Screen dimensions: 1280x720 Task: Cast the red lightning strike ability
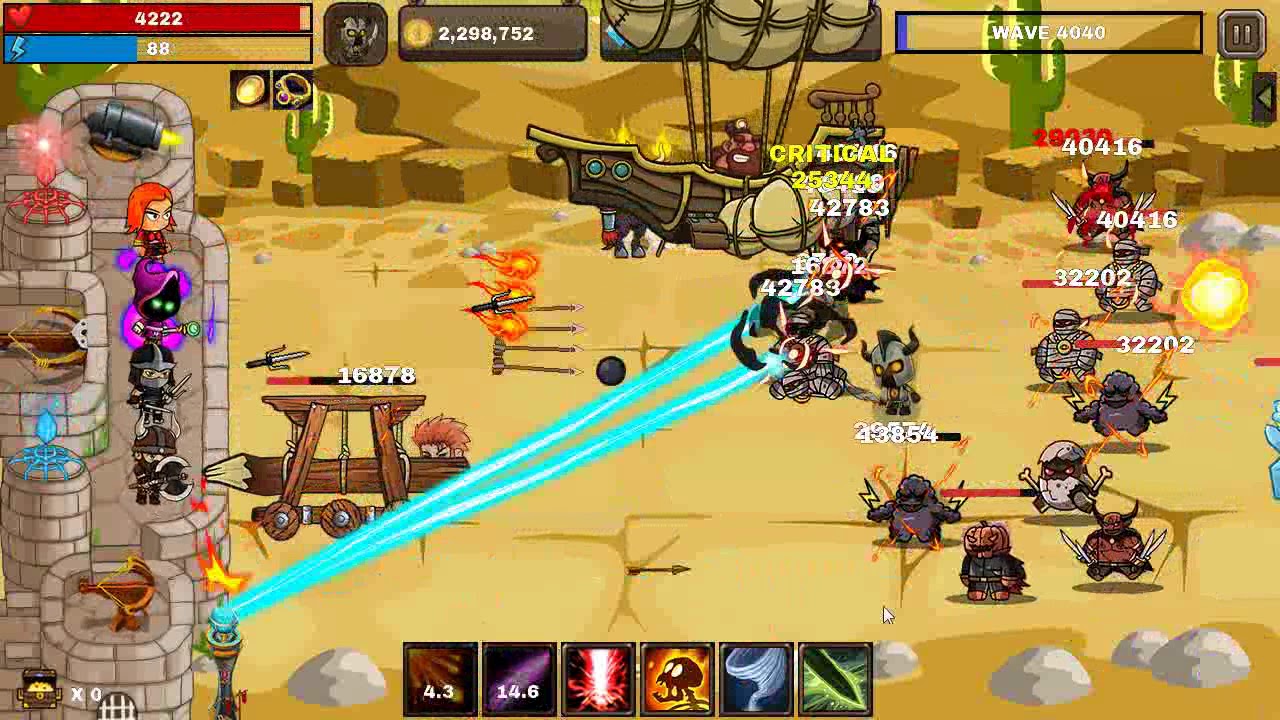click(597, 680)
